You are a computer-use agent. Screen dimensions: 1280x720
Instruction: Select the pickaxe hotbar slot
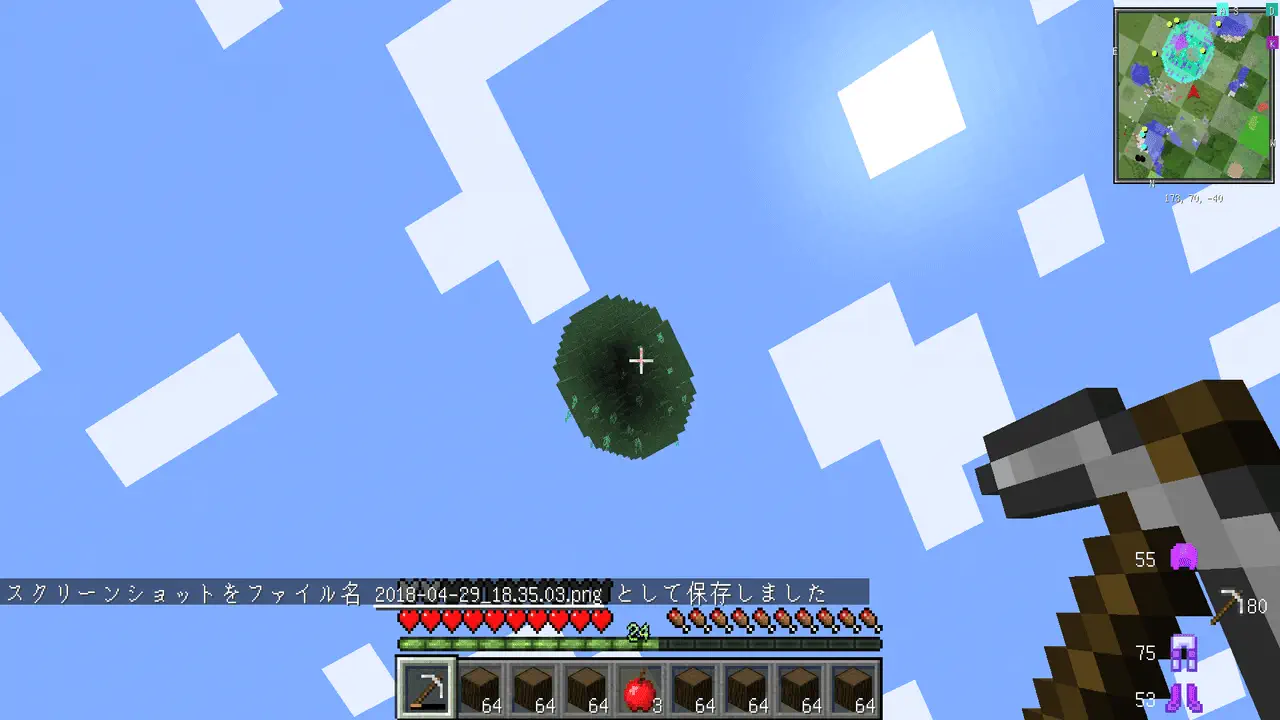(x=427, y=688)
